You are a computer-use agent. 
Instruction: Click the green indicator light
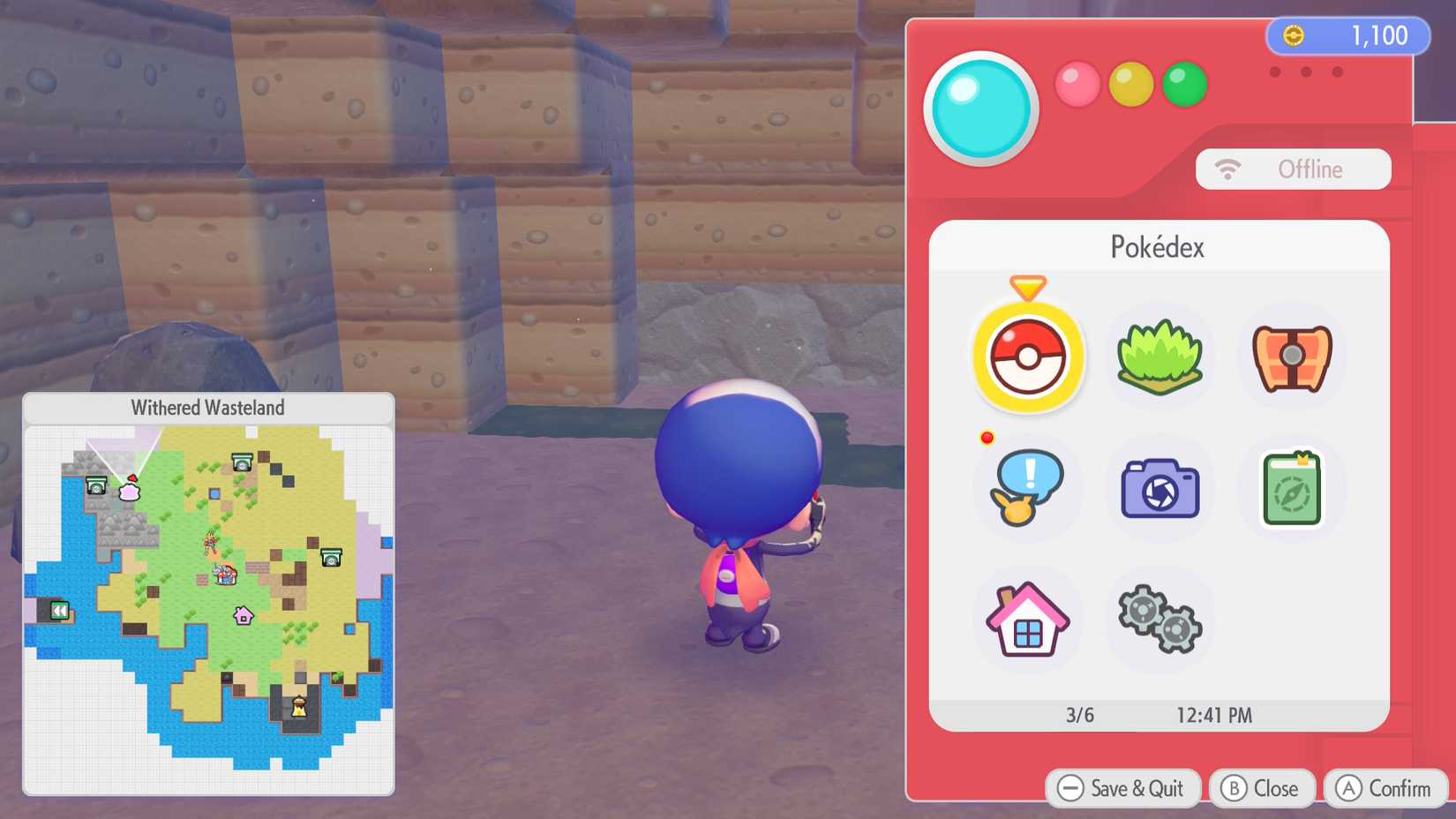coord(1184,85)
